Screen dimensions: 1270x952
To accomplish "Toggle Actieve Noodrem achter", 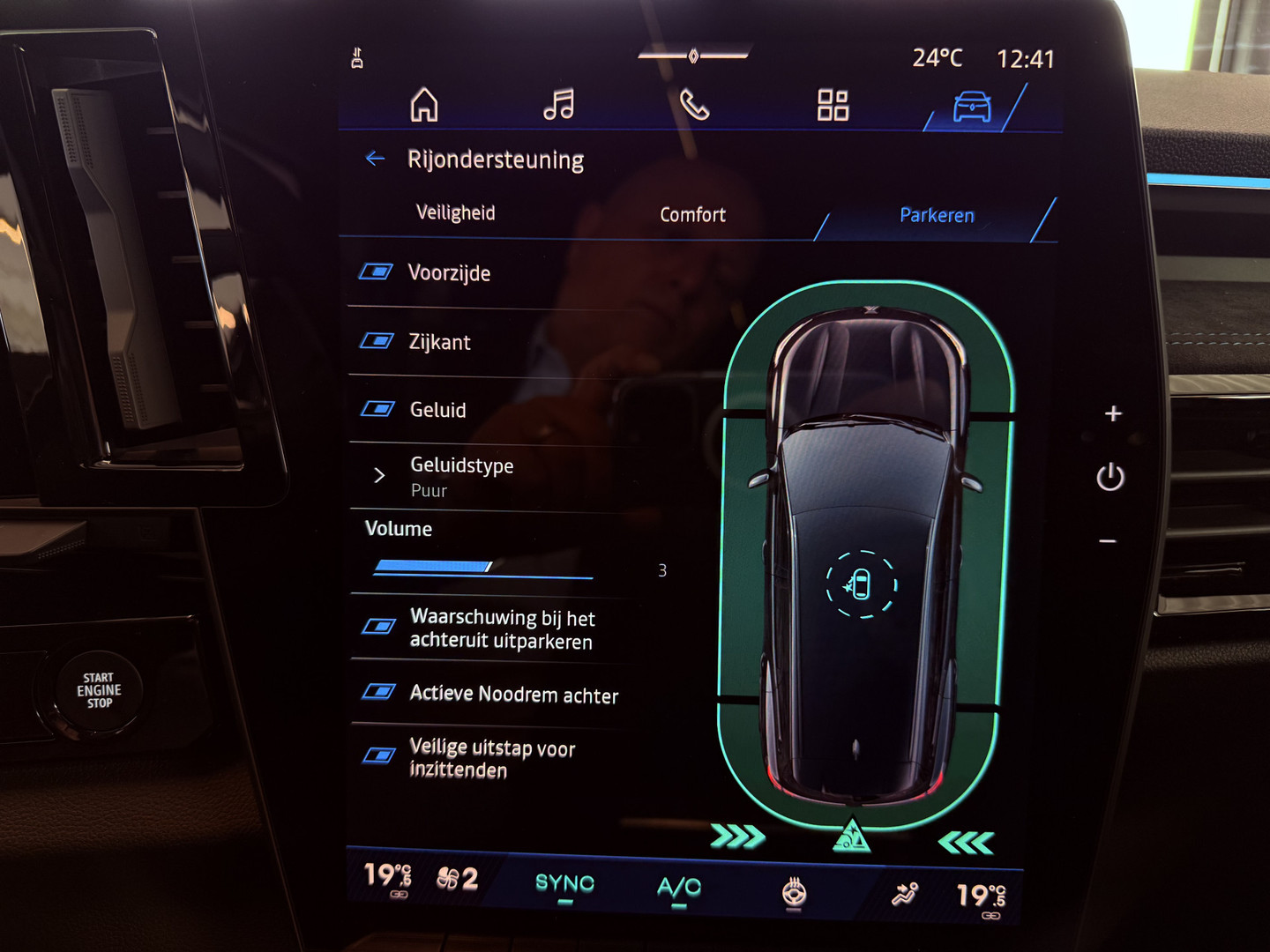I will click(378, 693).
